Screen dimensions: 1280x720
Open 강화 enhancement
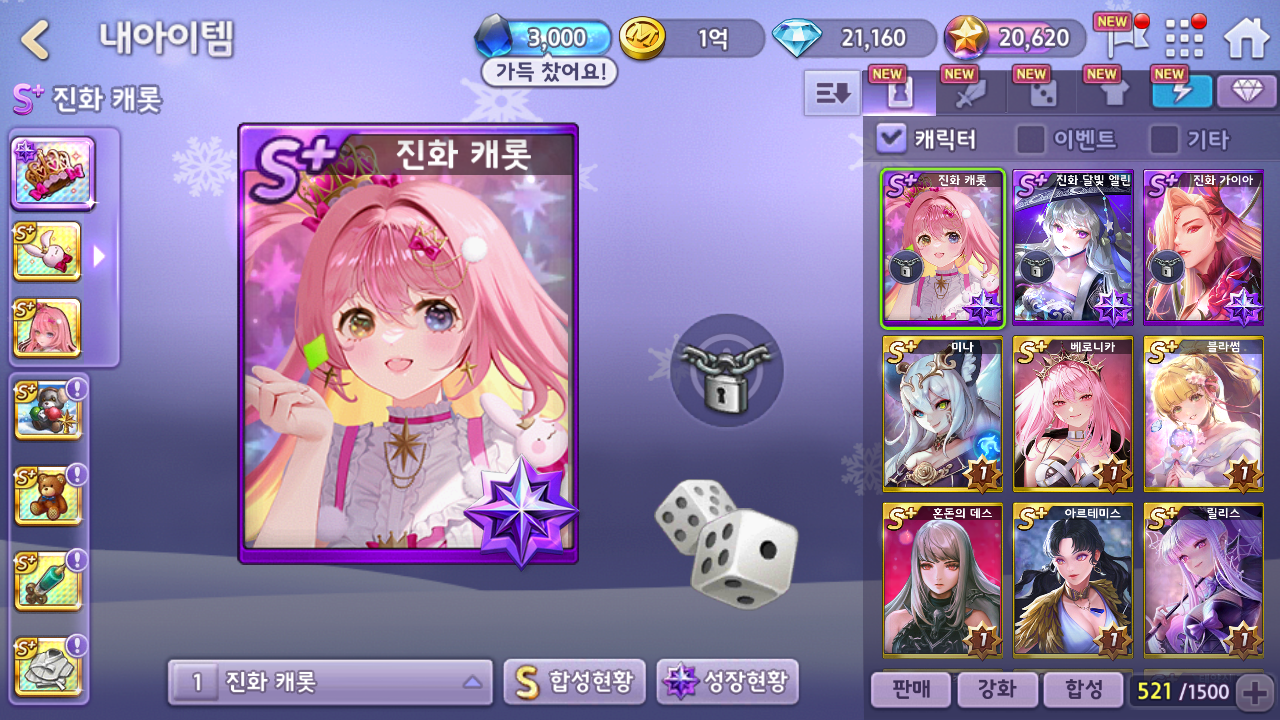pos(996,689)
